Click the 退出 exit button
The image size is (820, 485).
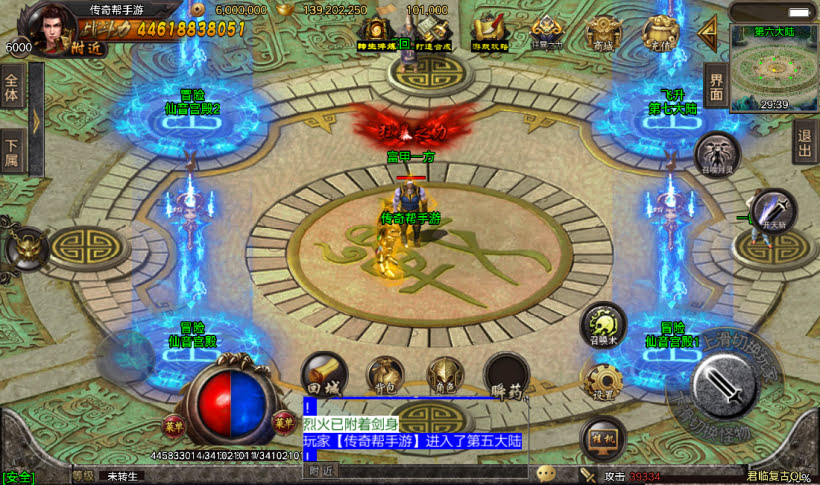[x=805, y=147]
